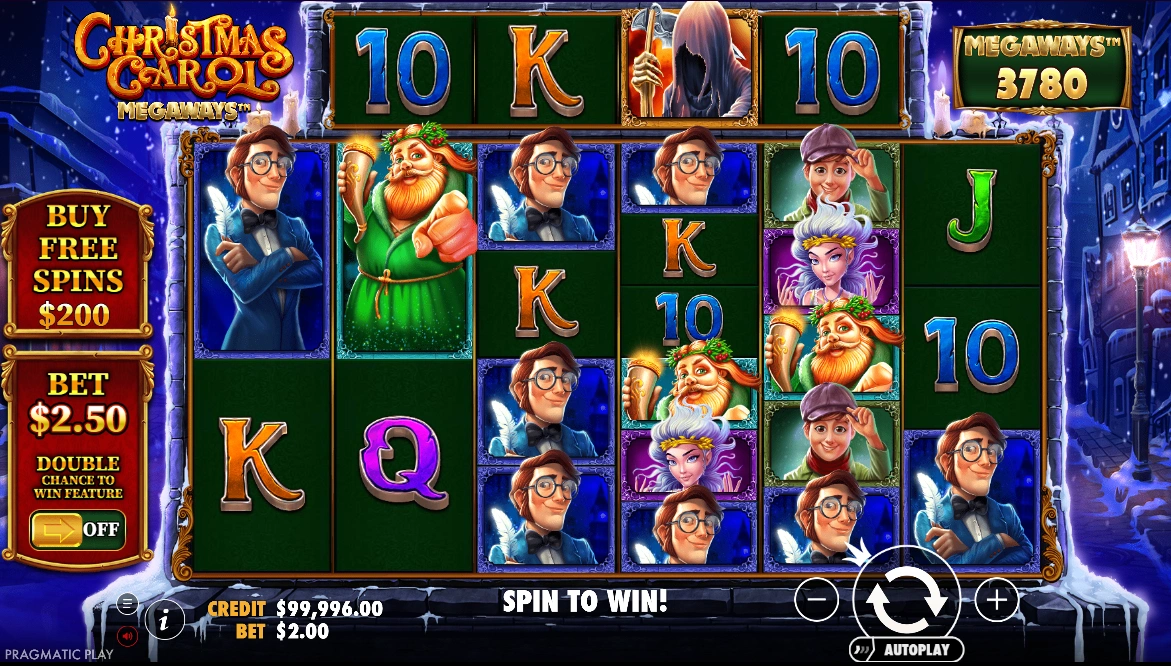
Task: Mute the game sound
Action: (x=127, y=634)
